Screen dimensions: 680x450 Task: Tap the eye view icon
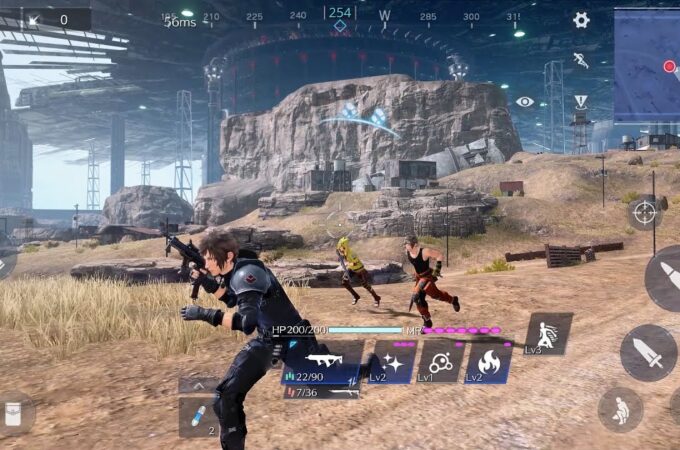pos(525,101)
